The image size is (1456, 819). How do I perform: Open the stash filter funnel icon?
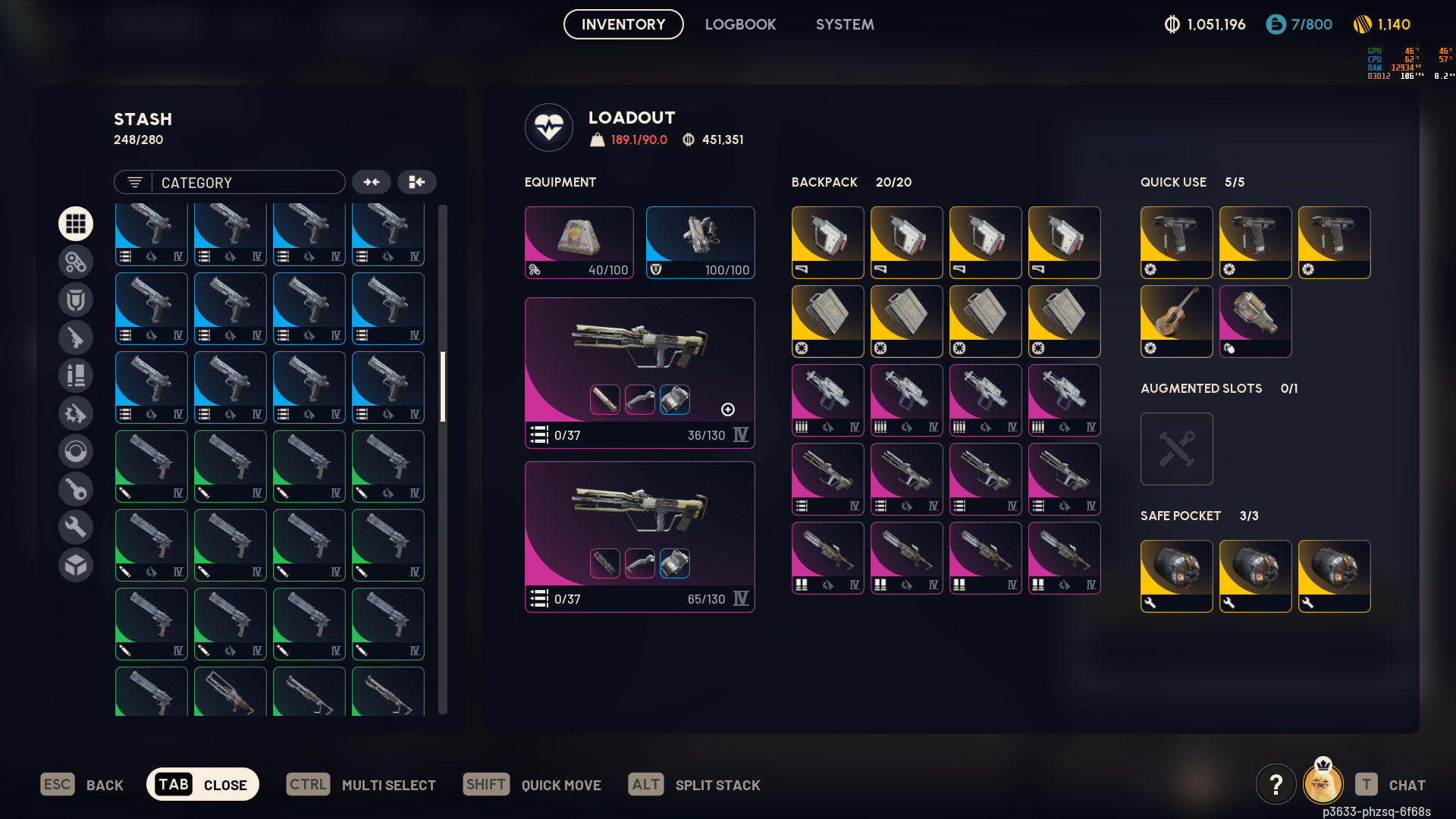[134, 182]
